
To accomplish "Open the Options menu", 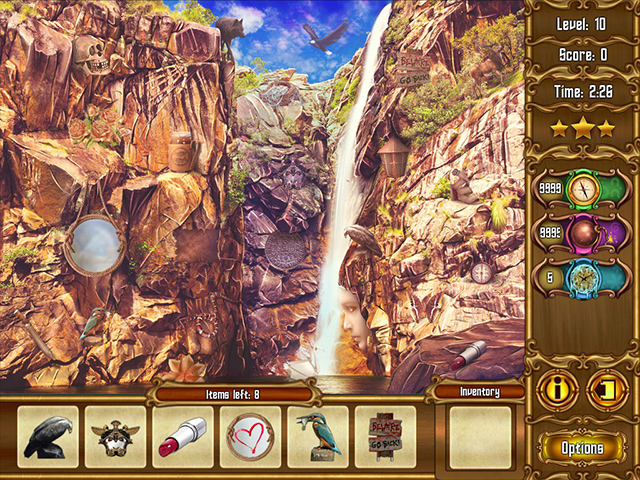I will pyautogui.click(x=581, y=448).
